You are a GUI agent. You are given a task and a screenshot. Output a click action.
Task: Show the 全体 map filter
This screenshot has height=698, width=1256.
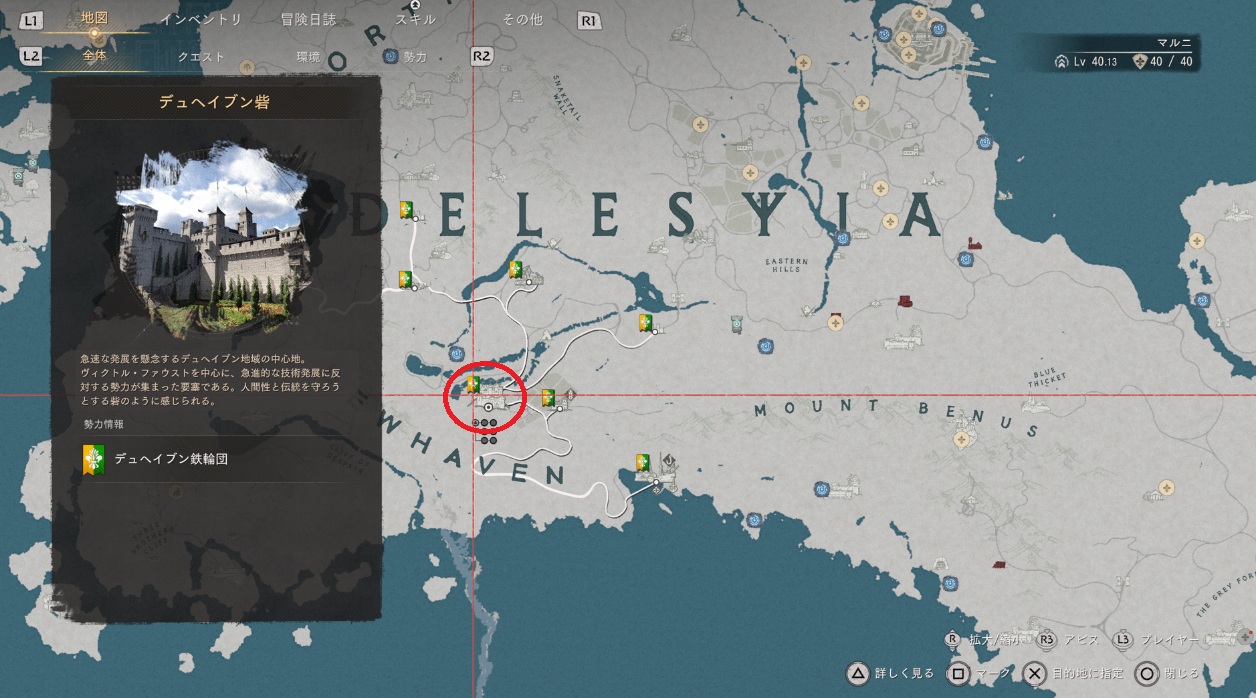point(97,57)
